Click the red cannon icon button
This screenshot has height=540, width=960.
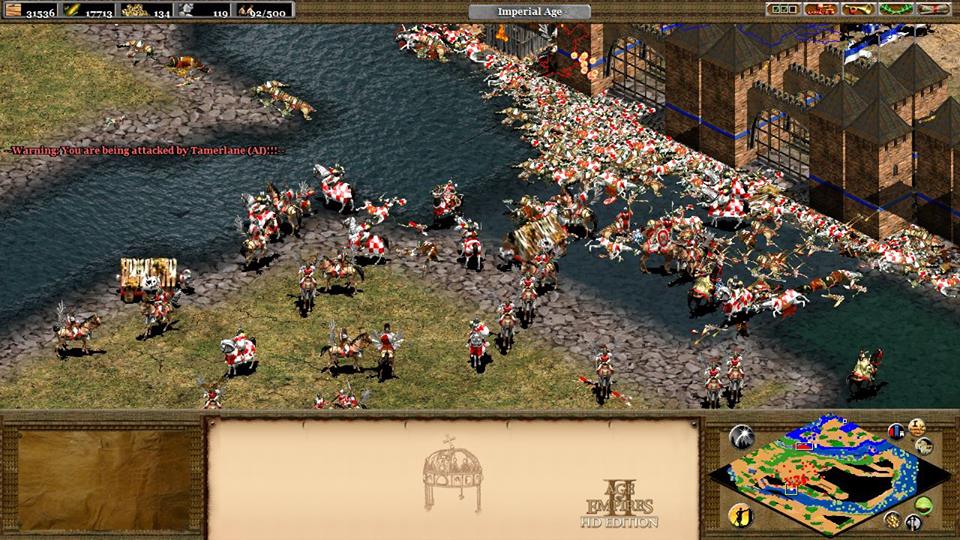pyautogui.click(x=819, y=9)
